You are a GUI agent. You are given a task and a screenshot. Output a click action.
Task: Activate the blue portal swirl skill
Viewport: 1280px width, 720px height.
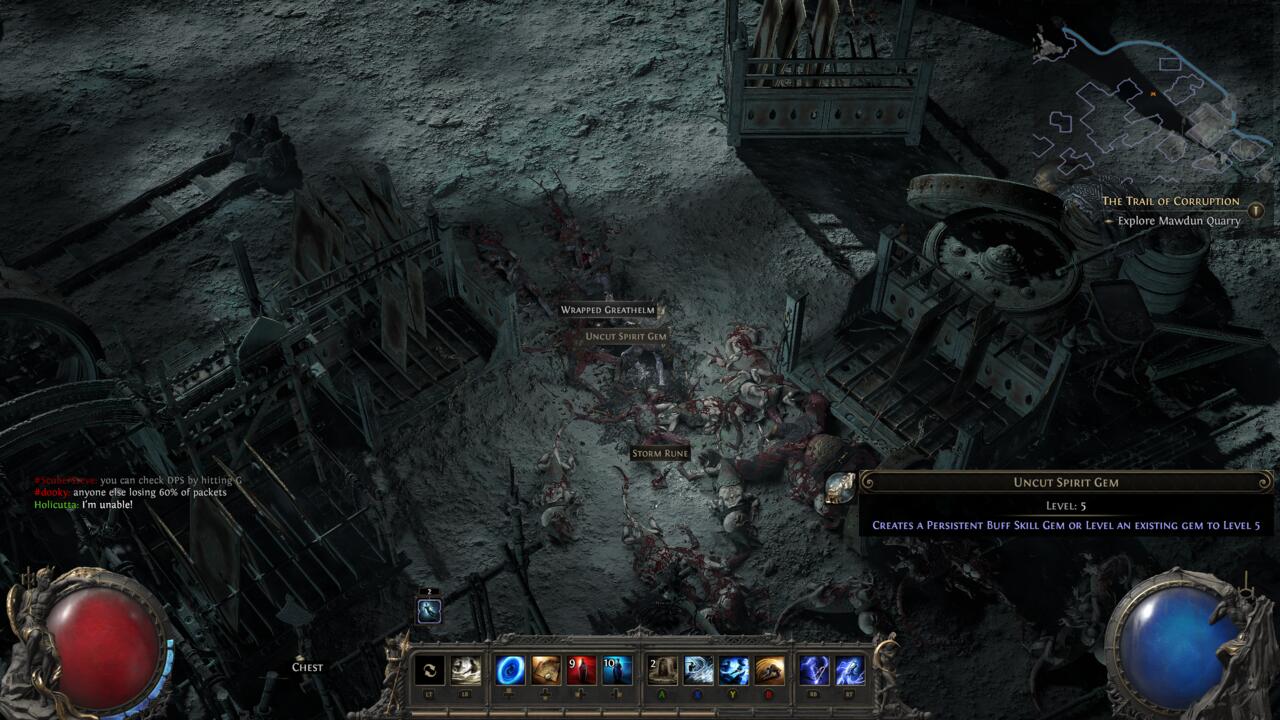tap(511, 670)
